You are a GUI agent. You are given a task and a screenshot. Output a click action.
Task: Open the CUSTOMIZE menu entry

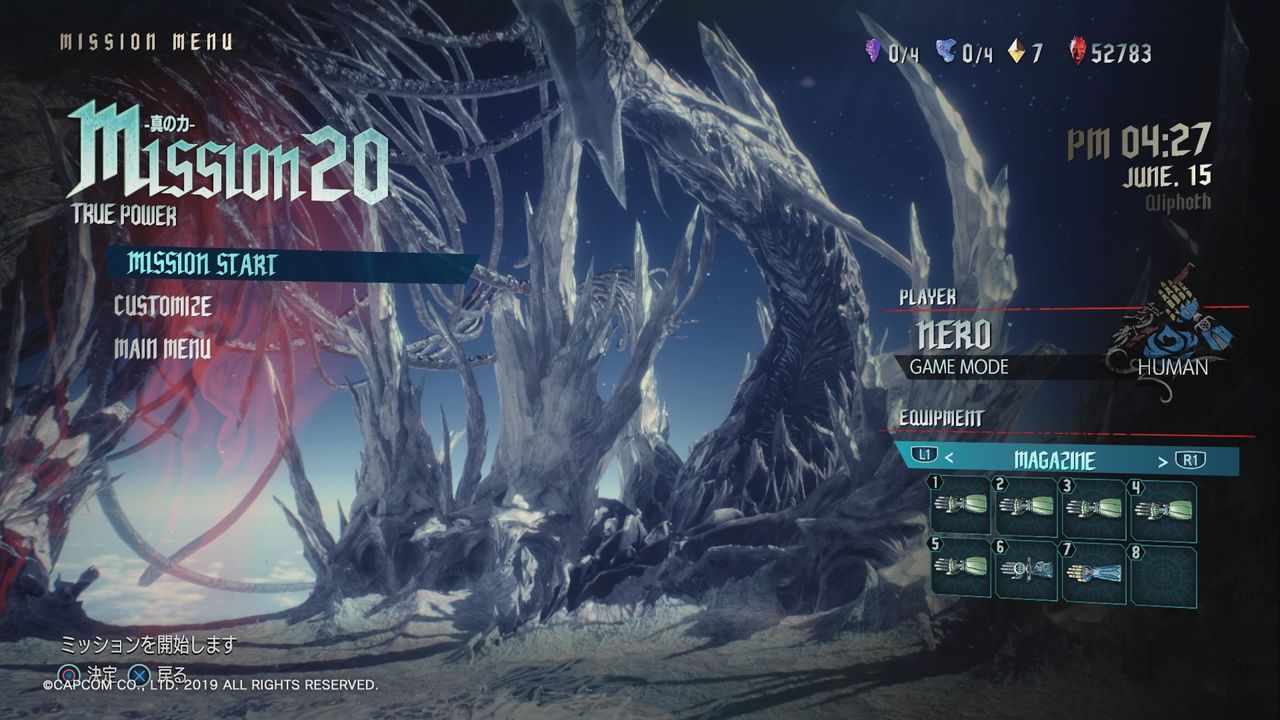click(165, 307)
